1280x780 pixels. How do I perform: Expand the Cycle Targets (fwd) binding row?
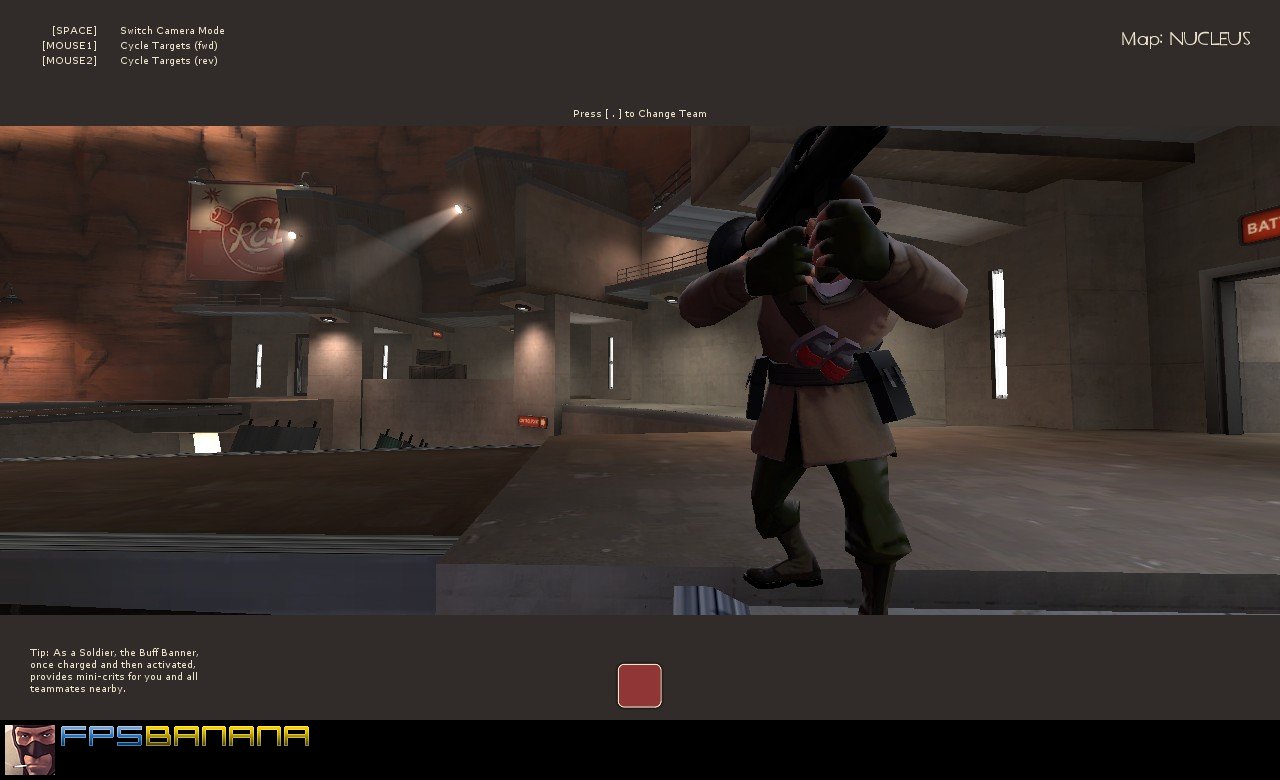[170, 45]
